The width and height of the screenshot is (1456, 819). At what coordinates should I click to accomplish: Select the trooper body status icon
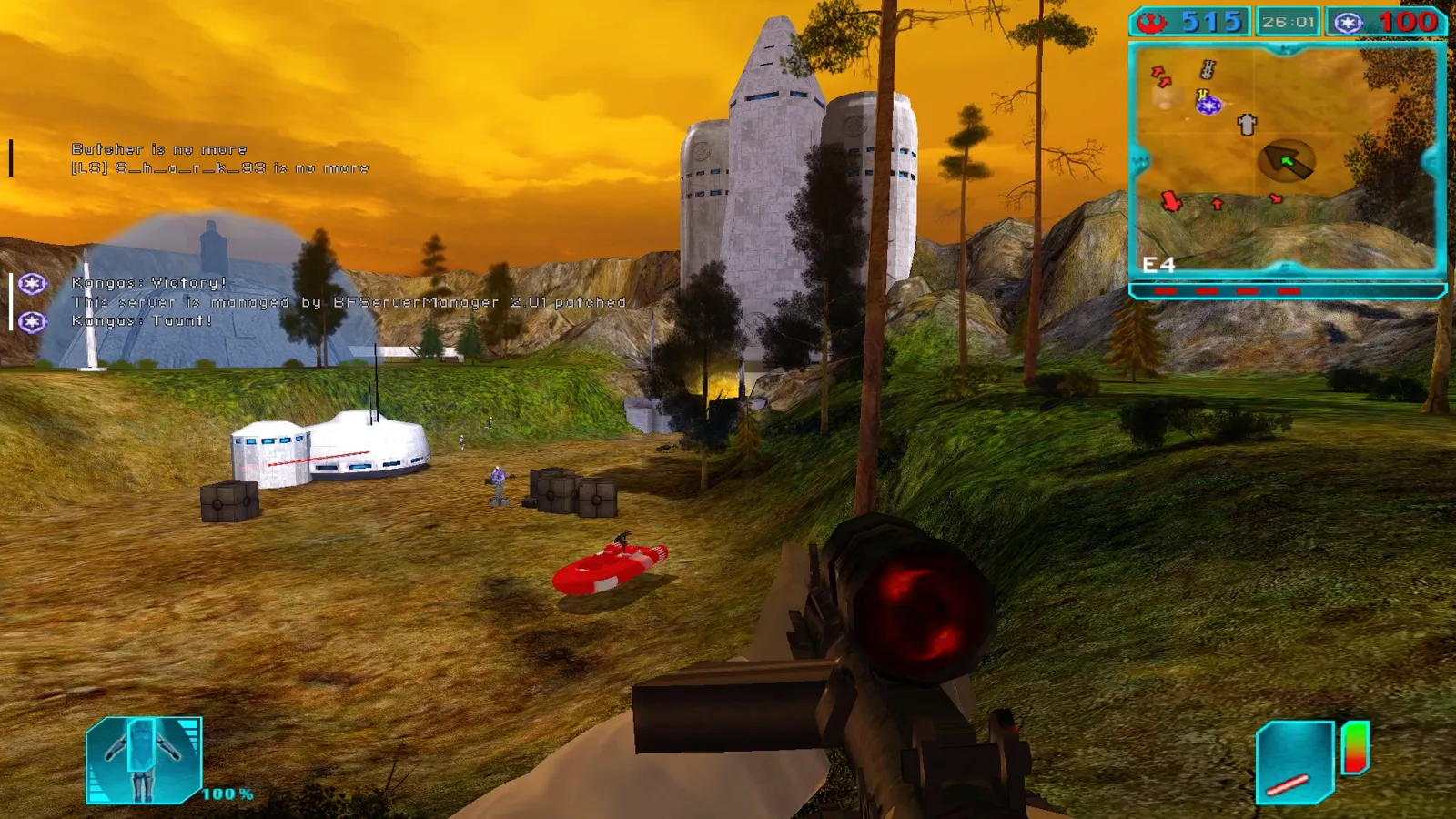144,761
